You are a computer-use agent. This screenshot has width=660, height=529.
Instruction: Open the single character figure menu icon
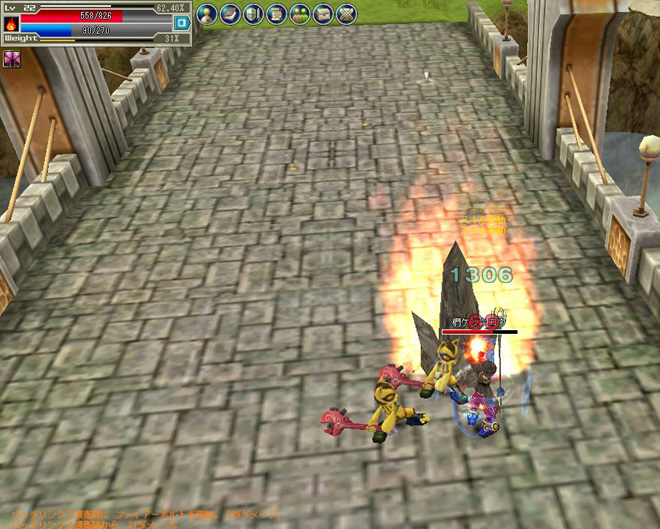click(x=207, y=14)
